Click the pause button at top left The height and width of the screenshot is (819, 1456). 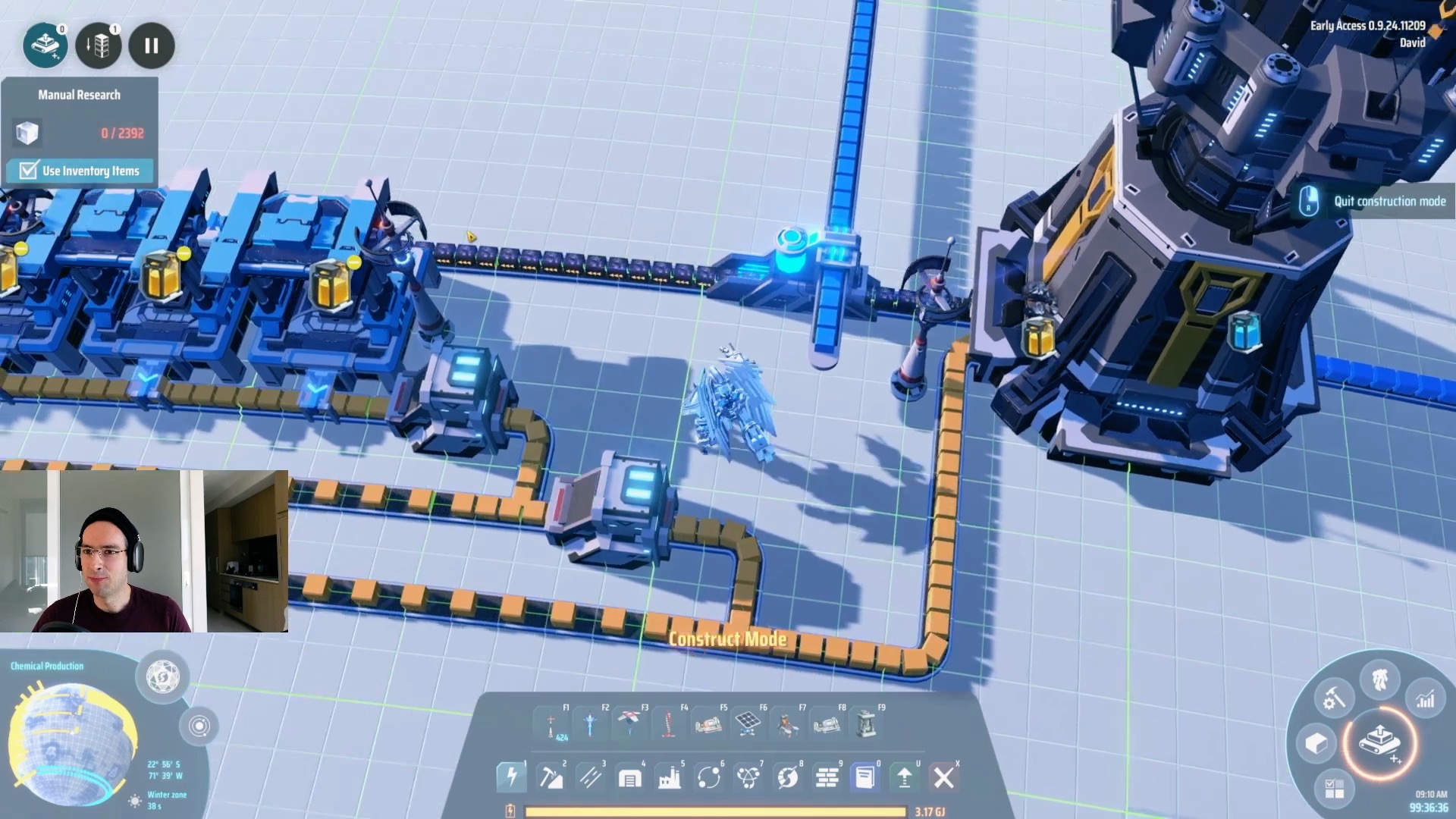click(152, 45)
